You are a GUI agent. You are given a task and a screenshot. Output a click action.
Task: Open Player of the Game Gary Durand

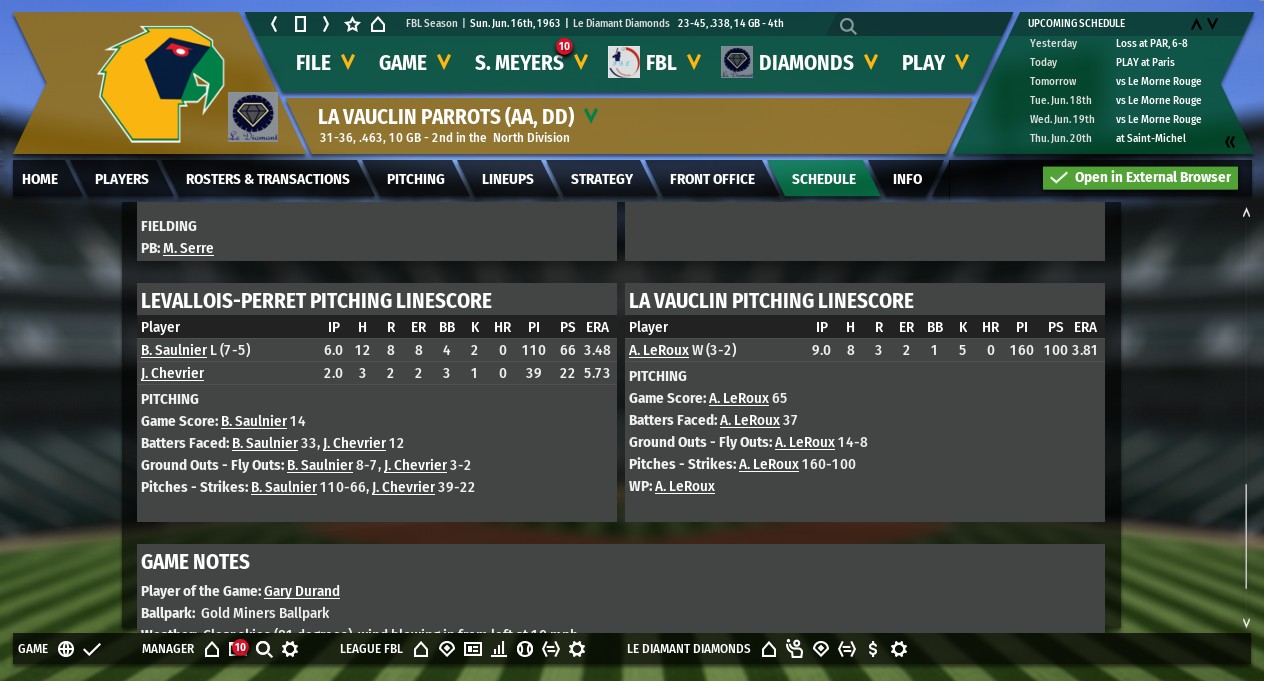[x=302, y=591]
